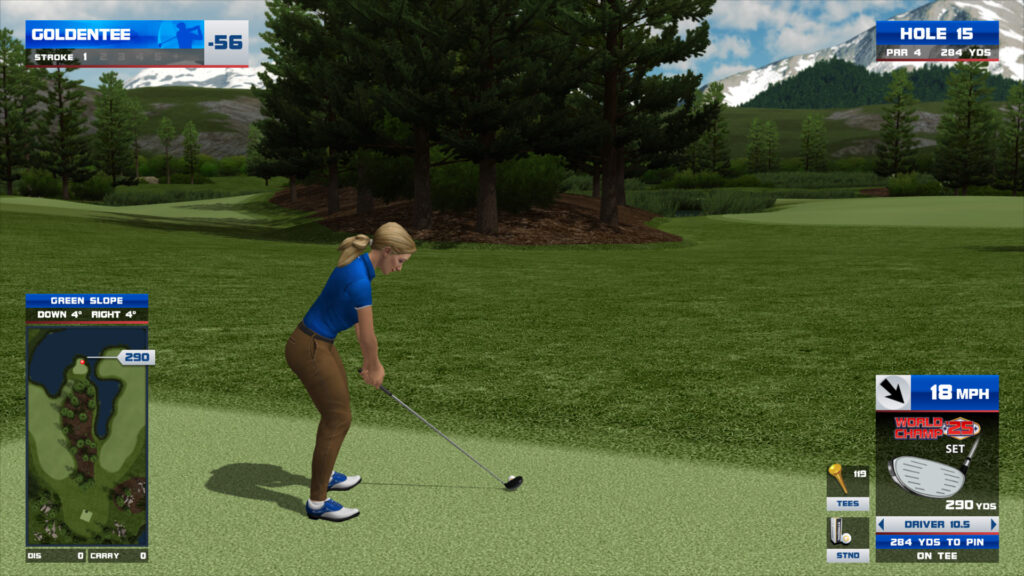Click the 290 pin distance marker on minimap

pos(137,357)
